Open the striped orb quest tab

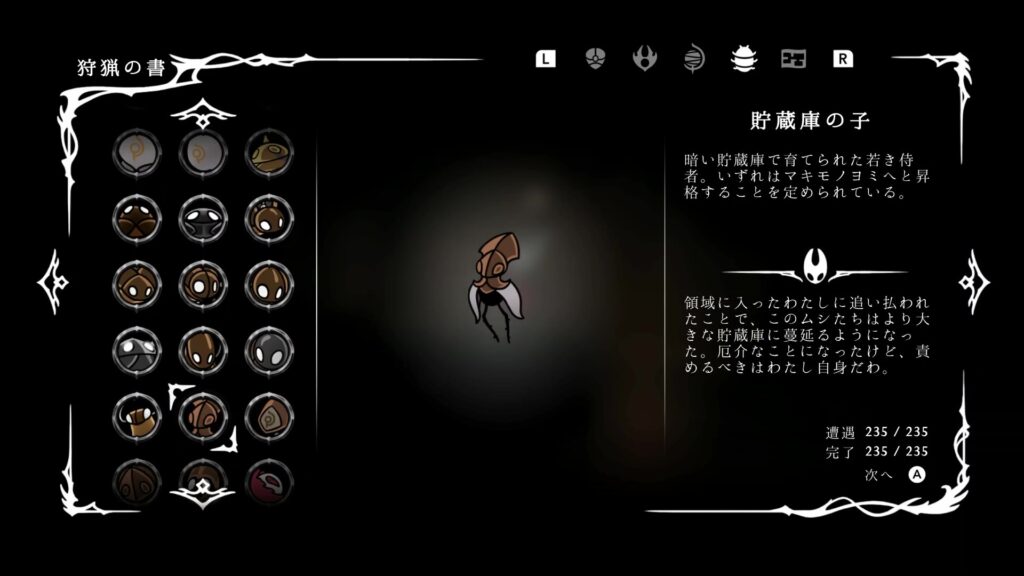[x=694, y=58]
